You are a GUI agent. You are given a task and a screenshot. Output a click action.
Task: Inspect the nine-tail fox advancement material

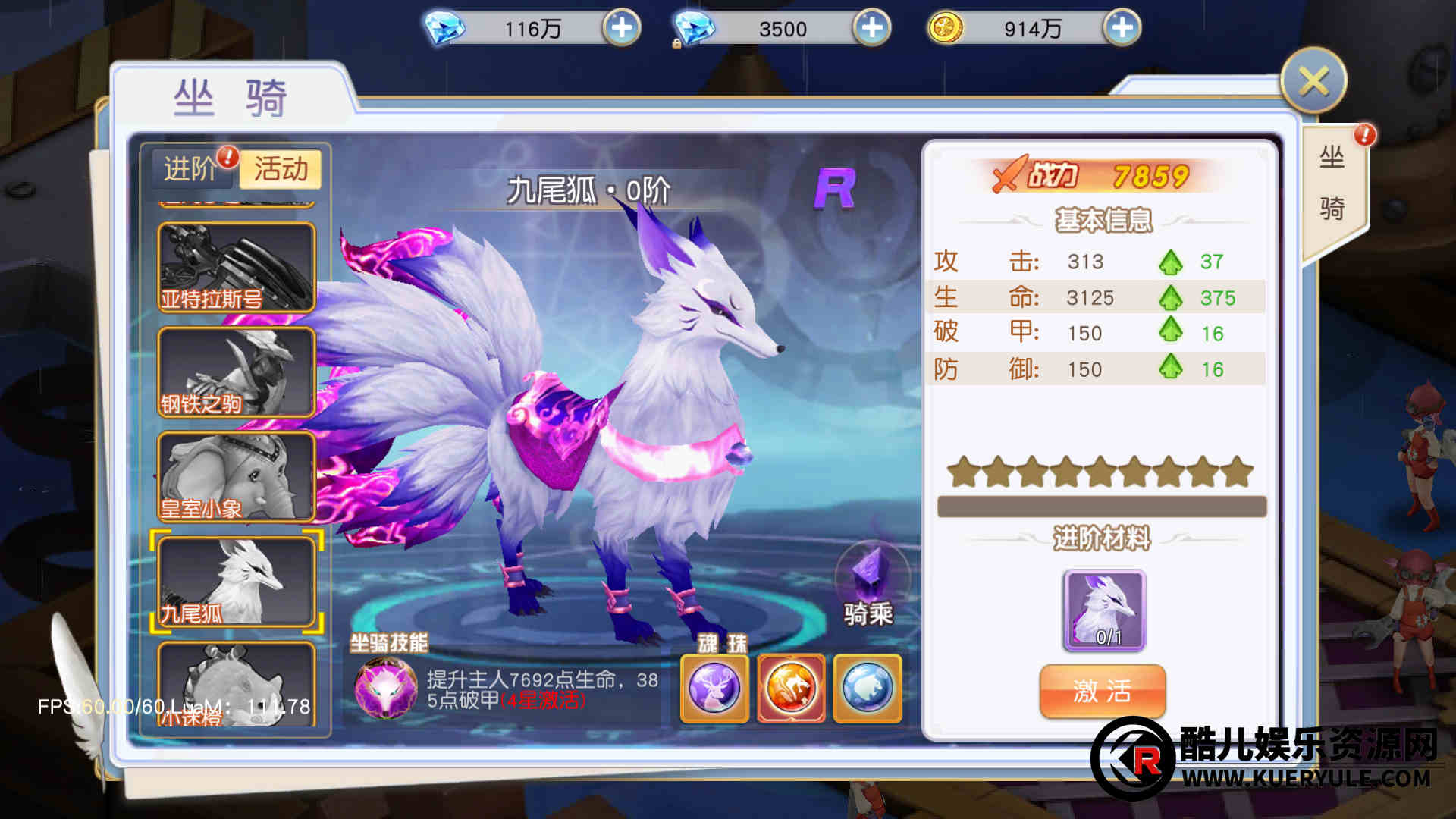pos(1105,610)
